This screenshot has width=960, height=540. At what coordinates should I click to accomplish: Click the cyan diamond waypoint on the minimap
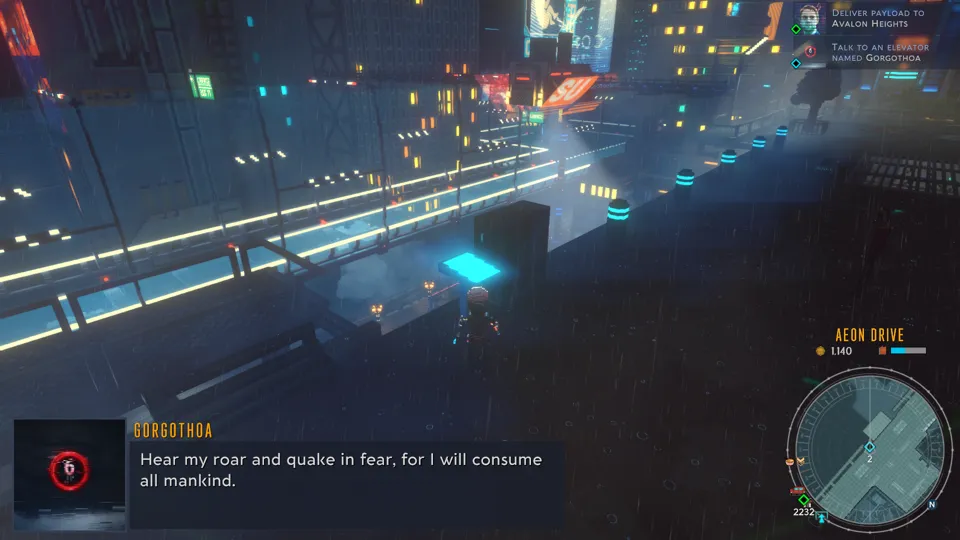point(869,446)
